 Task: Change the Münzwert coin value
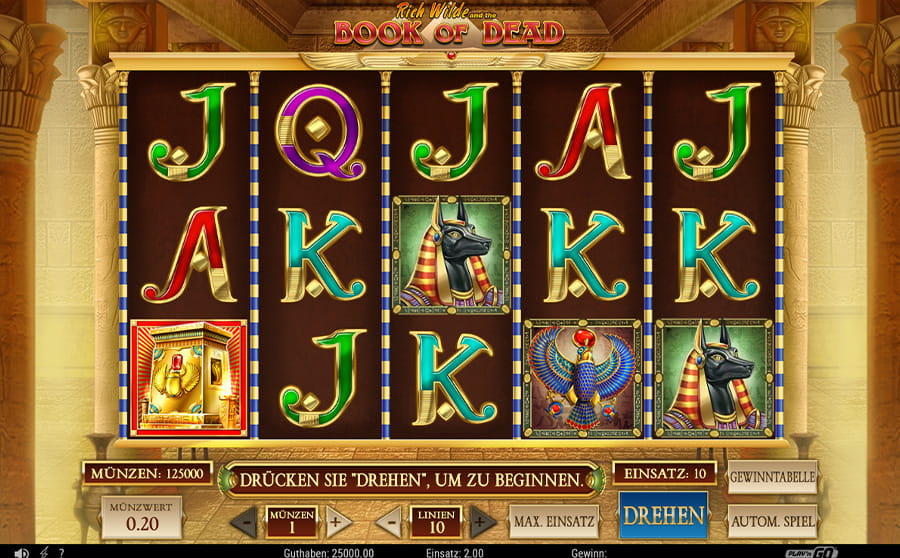click(141, 517)
